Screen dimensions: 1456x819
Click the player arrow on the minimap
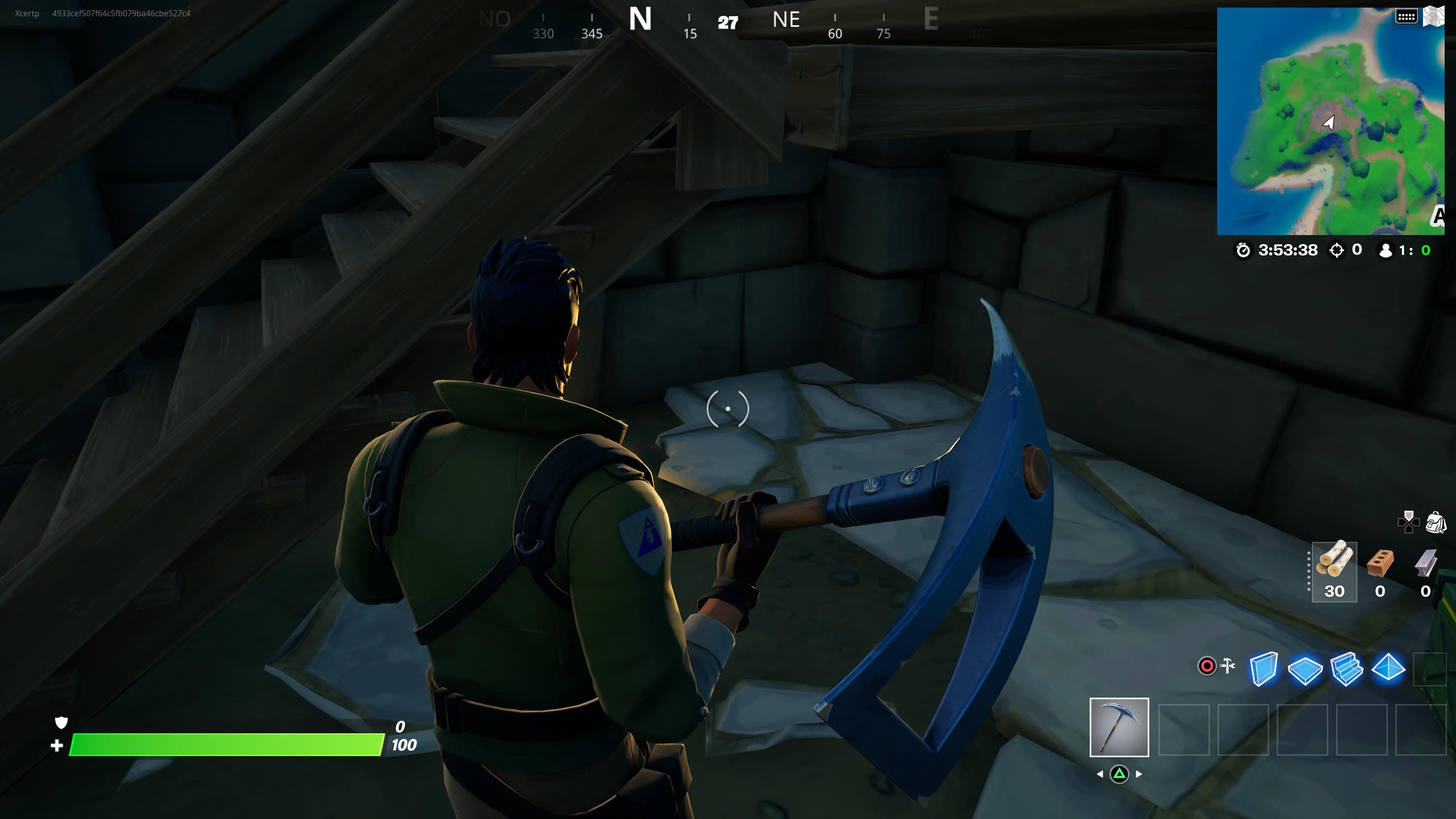click(1329, 122)
